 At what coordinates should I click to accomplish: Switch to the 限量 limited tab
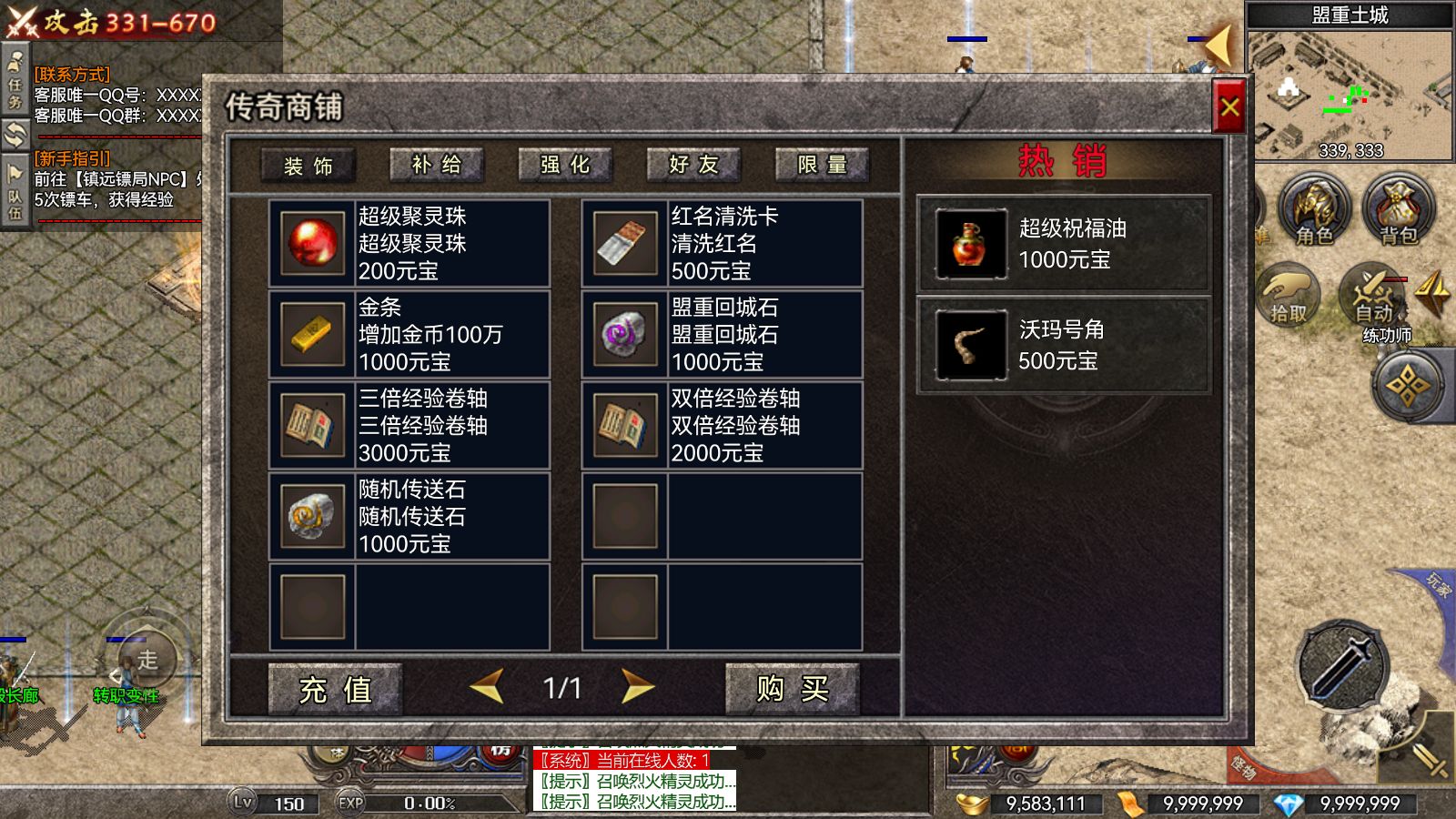click(x=821, y=165)
